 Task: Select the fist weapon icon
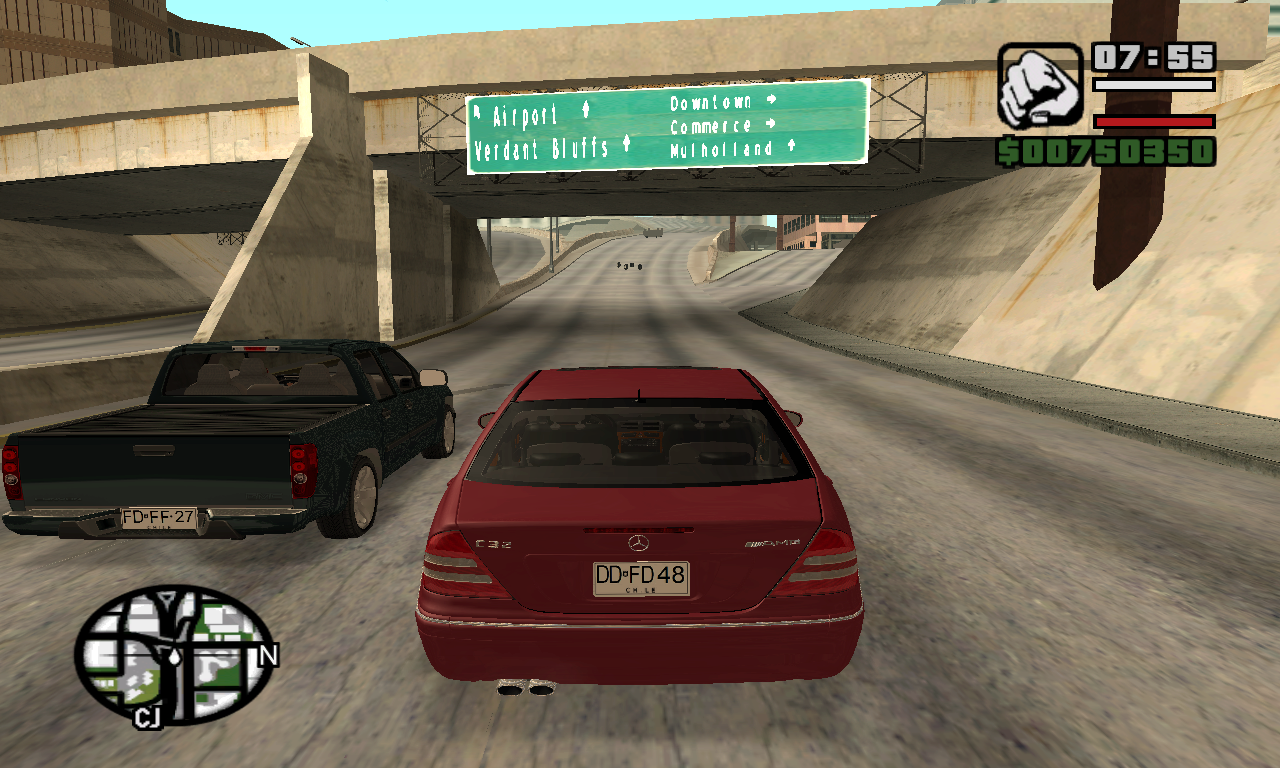coord(1040,85)
